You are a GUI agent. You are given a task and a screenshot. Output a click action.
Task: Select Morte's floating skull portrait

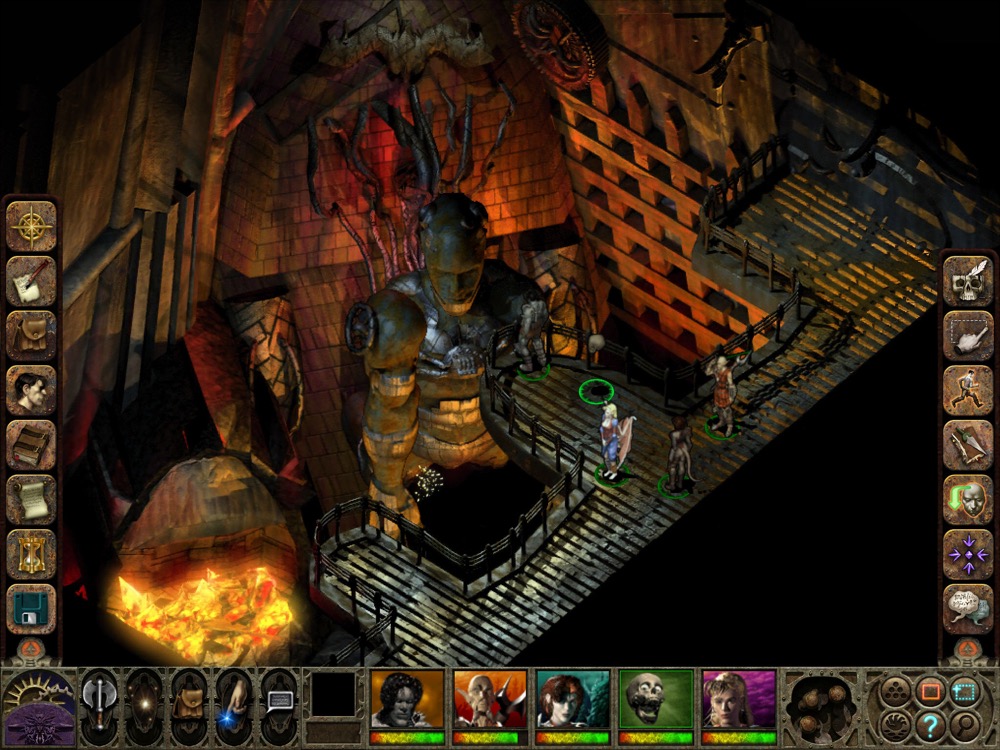click(656, 699)
